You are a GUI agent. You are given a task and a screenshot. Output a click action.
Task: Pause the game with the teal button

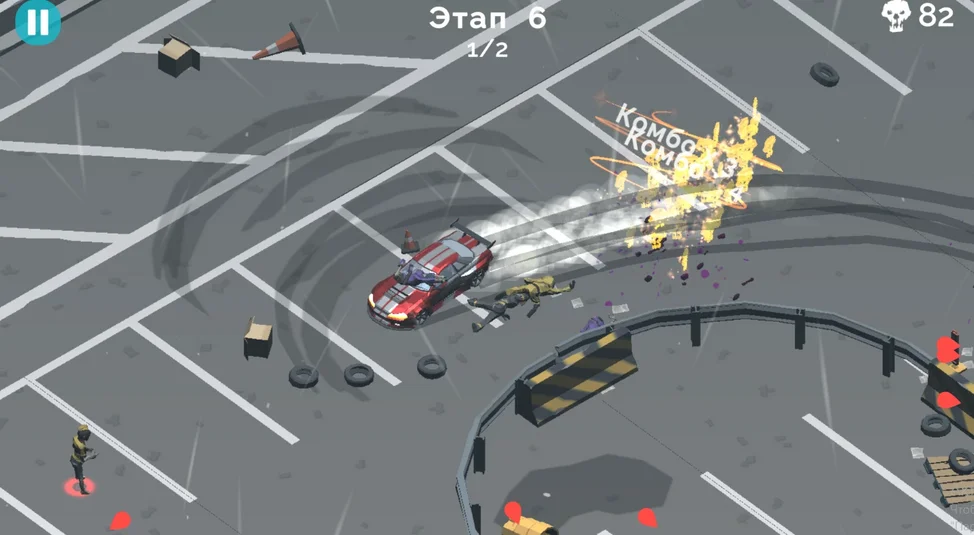pyautogui.click(x=38, y=22)
